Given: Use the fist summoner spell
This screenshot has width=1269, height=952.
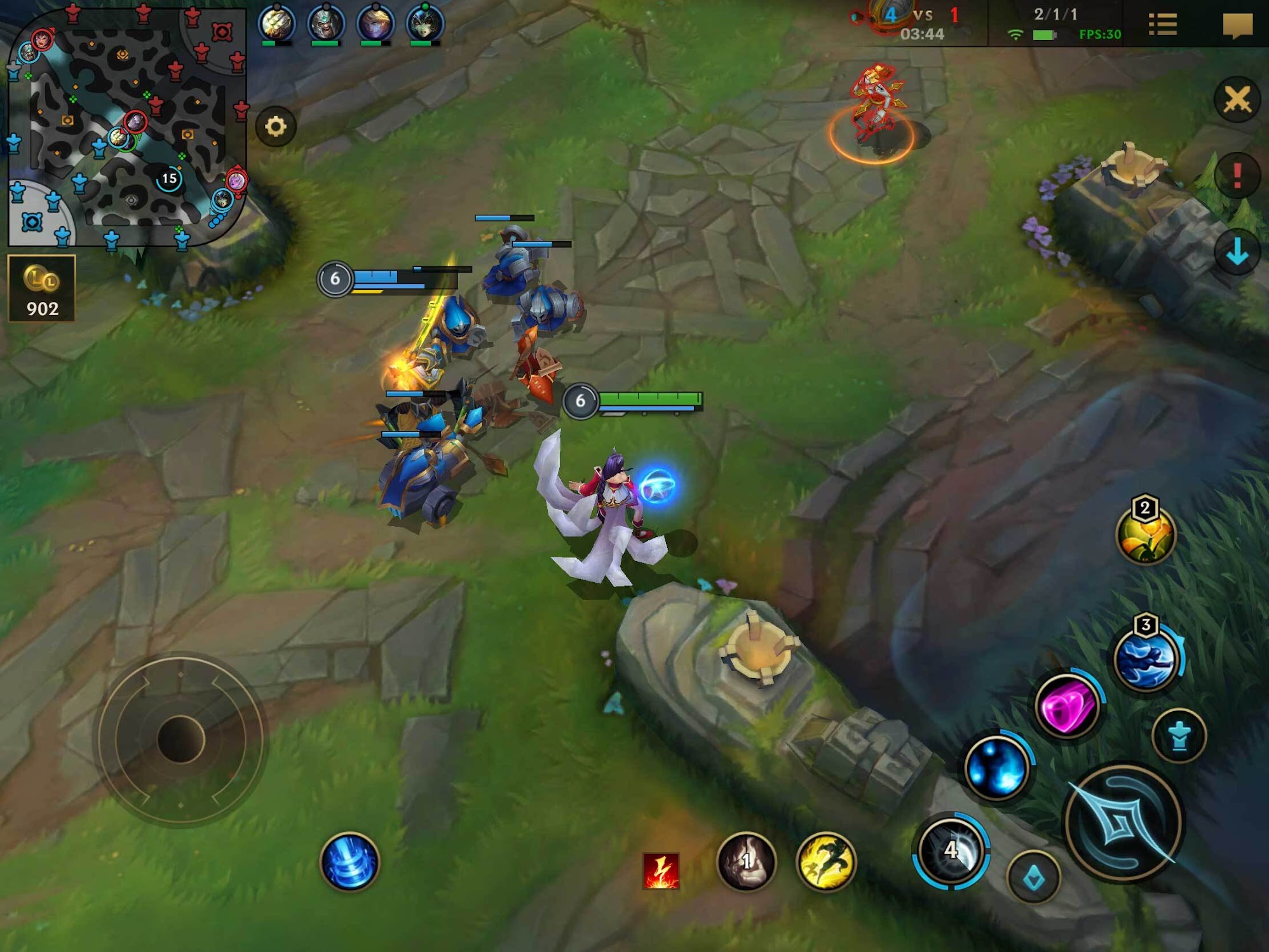Looking at the screenshot, I should point(747,861).
